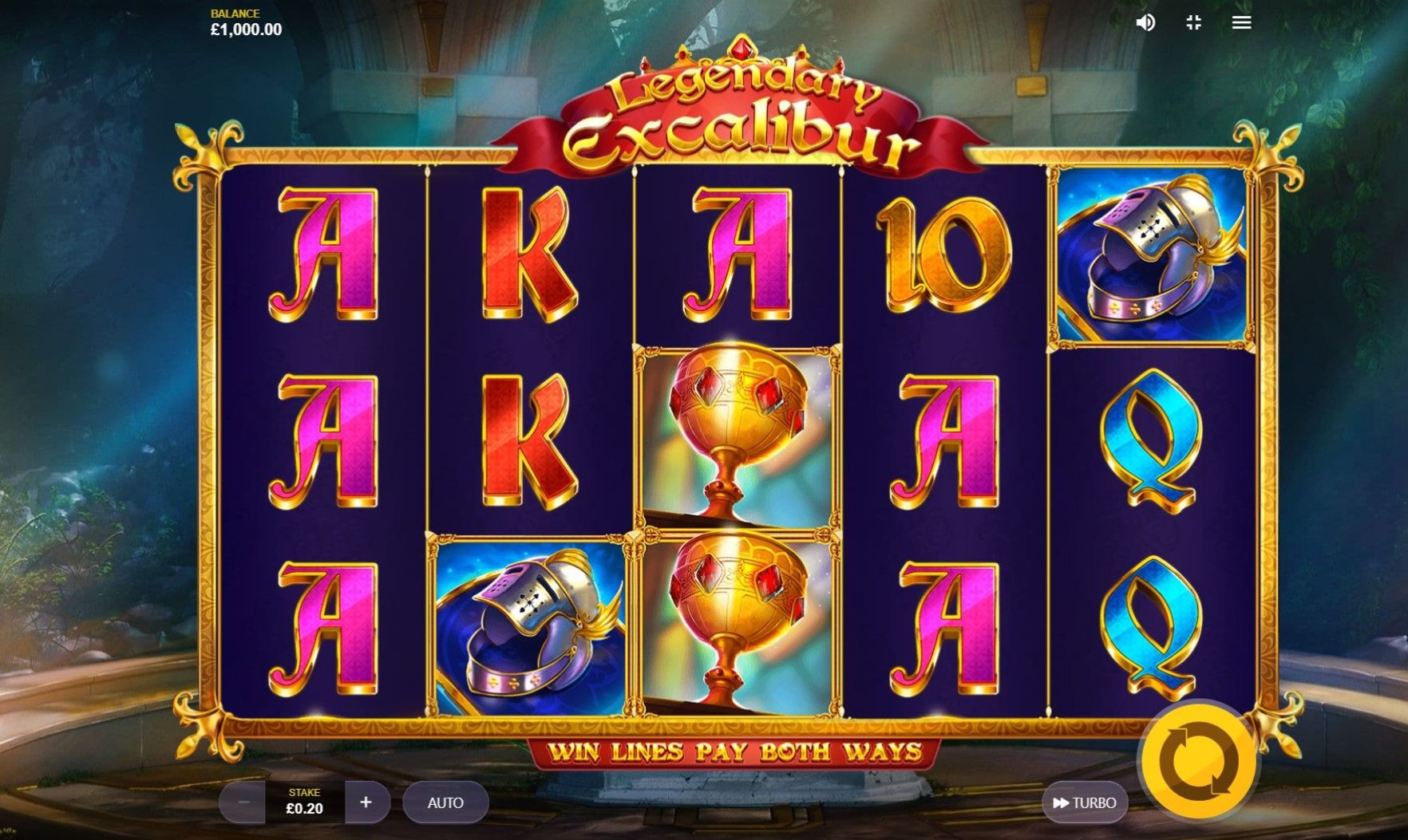Screen dimensions: 1408x840
Task: Open the Auto spin options
Action: tap(445, 803)
